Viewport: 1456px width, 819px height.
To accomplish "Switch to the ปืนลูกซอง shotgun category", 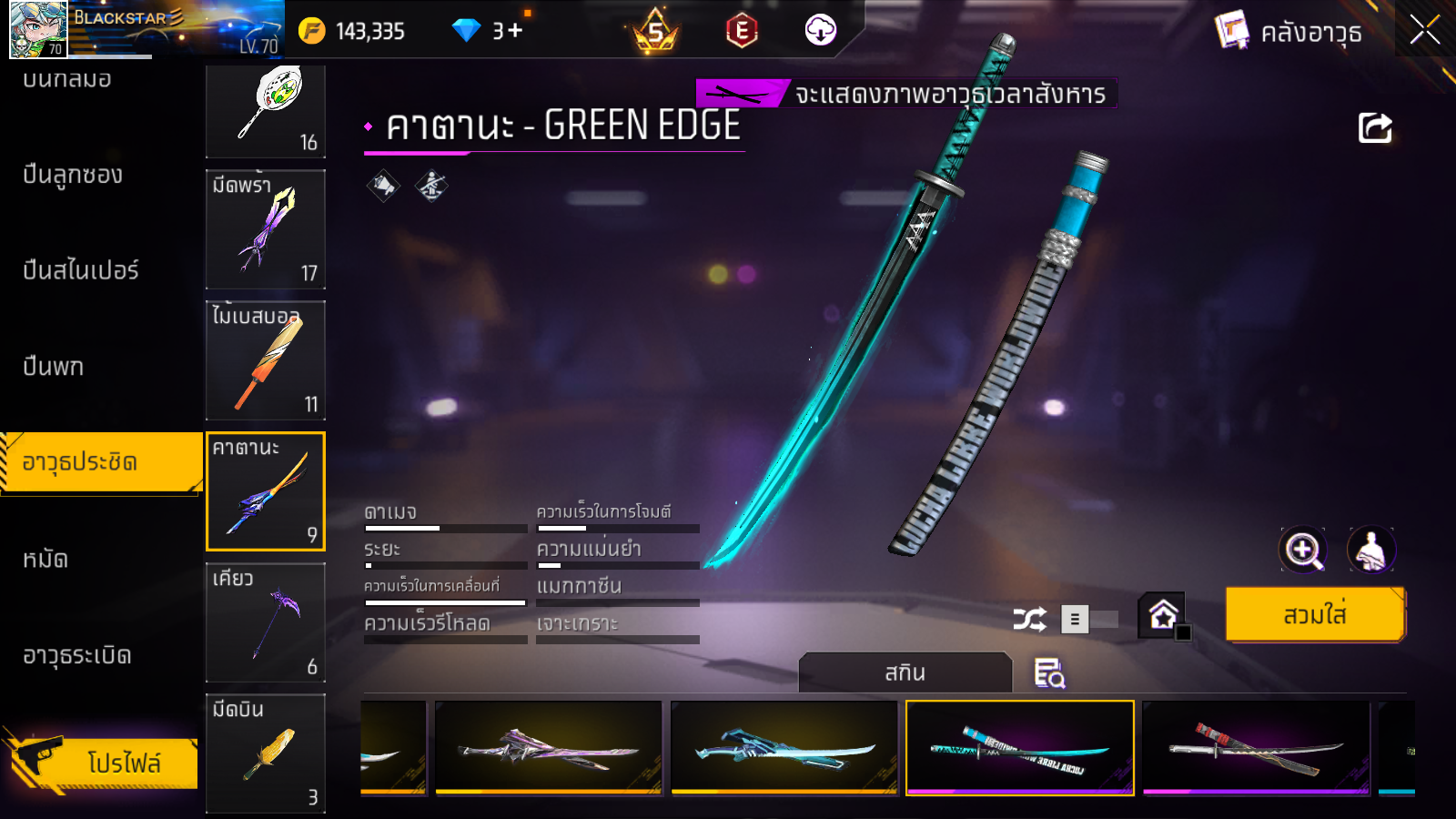I will (73, 175).
